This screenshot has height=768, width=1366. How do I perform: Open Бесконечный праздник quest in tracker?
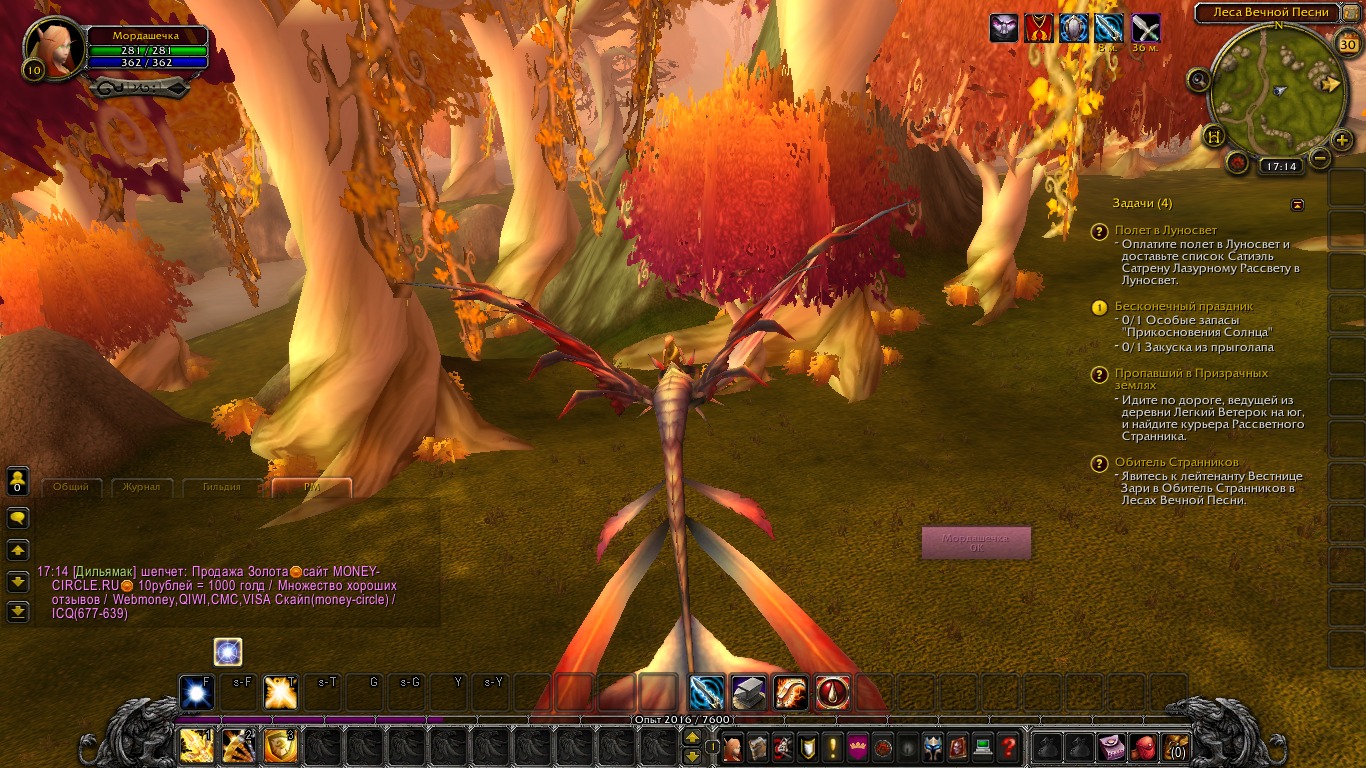(x=1184, y=306)
